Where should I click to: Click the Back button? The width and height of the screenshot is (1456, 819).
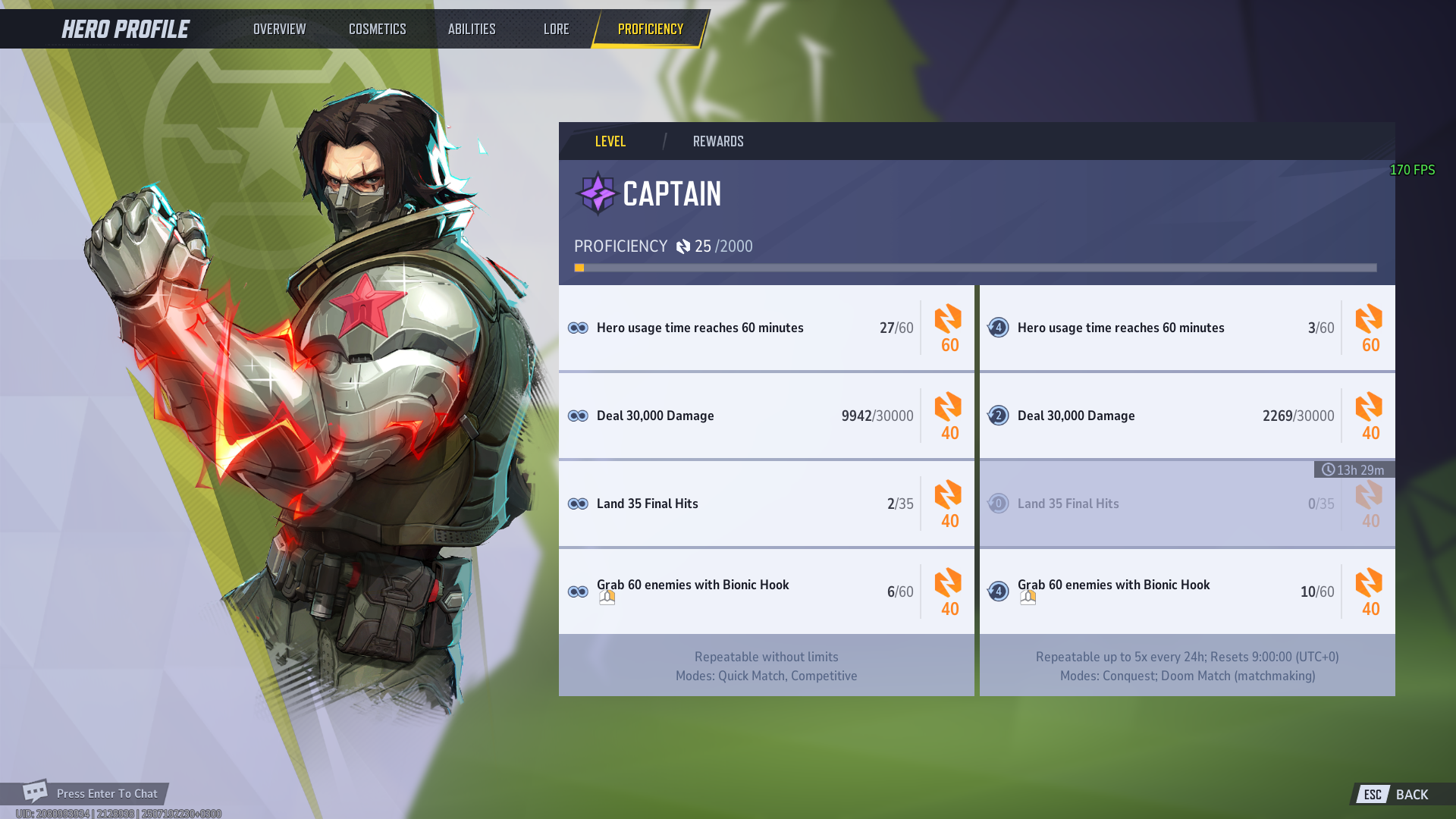[1401, 794]
